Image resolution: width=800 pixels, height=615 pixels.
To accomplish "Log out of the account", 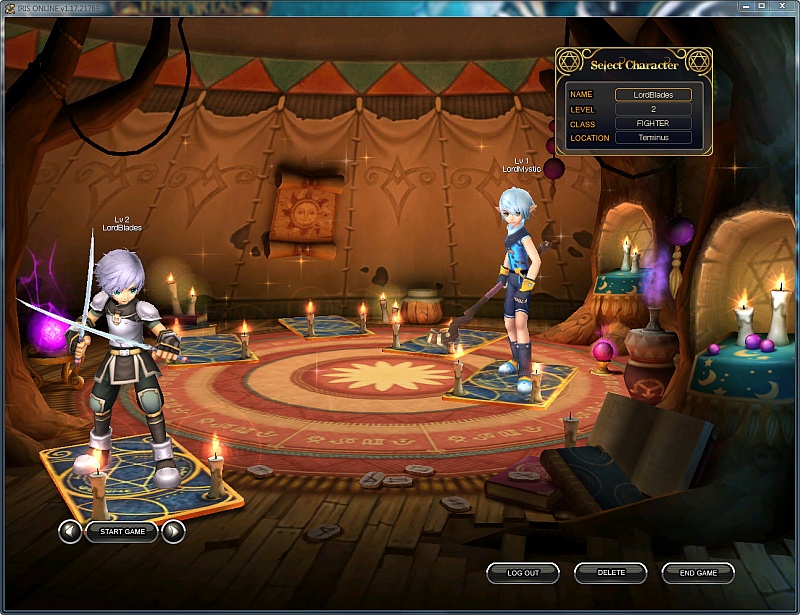I will [523, 573].
